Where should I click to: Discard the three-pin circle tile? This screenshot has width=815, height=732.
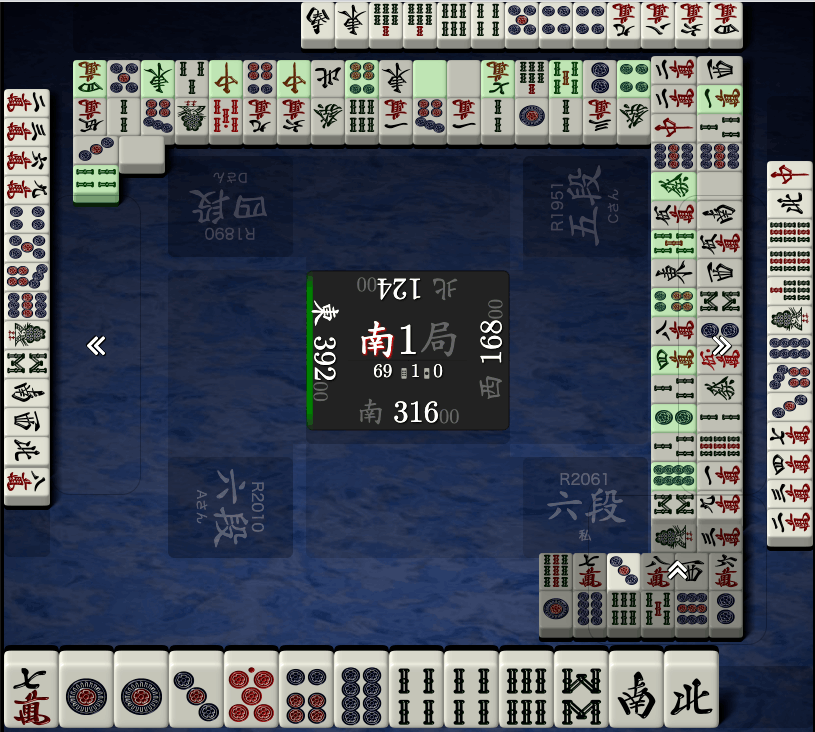[x=195, y=690]
